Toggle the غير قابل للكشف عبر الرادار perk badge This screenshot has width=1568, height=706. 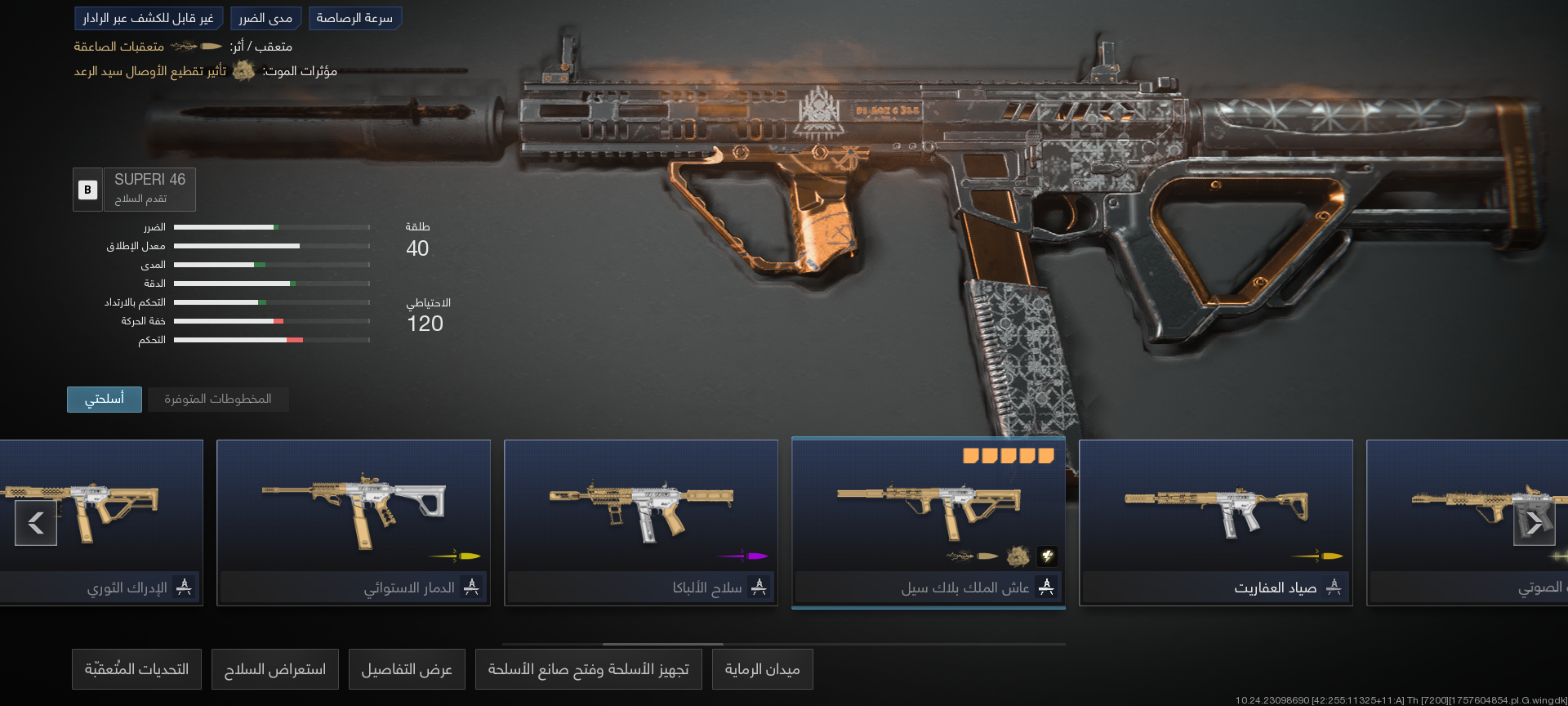(x=149, y=18)
